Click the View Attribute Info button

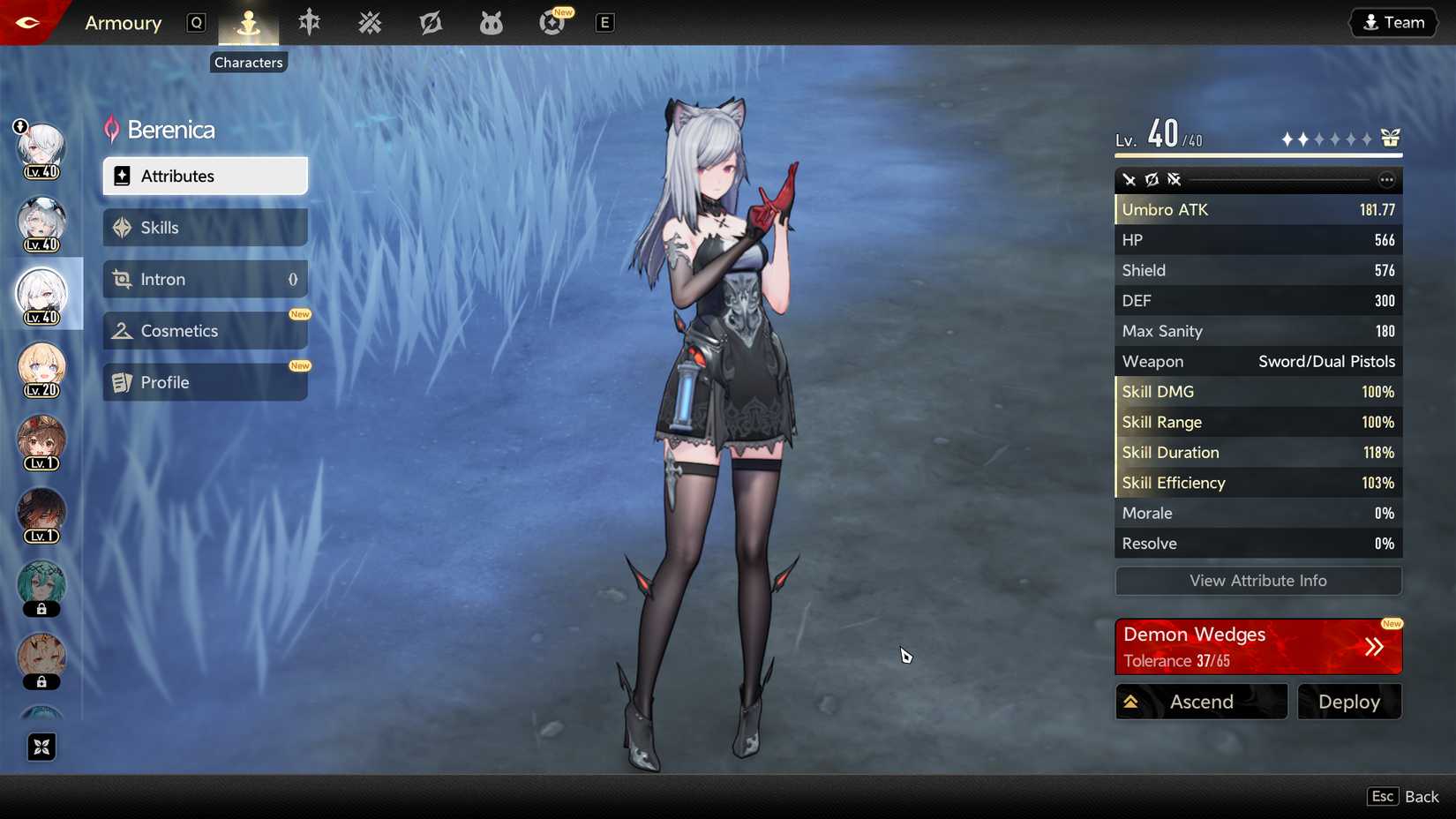[1257, 581]
